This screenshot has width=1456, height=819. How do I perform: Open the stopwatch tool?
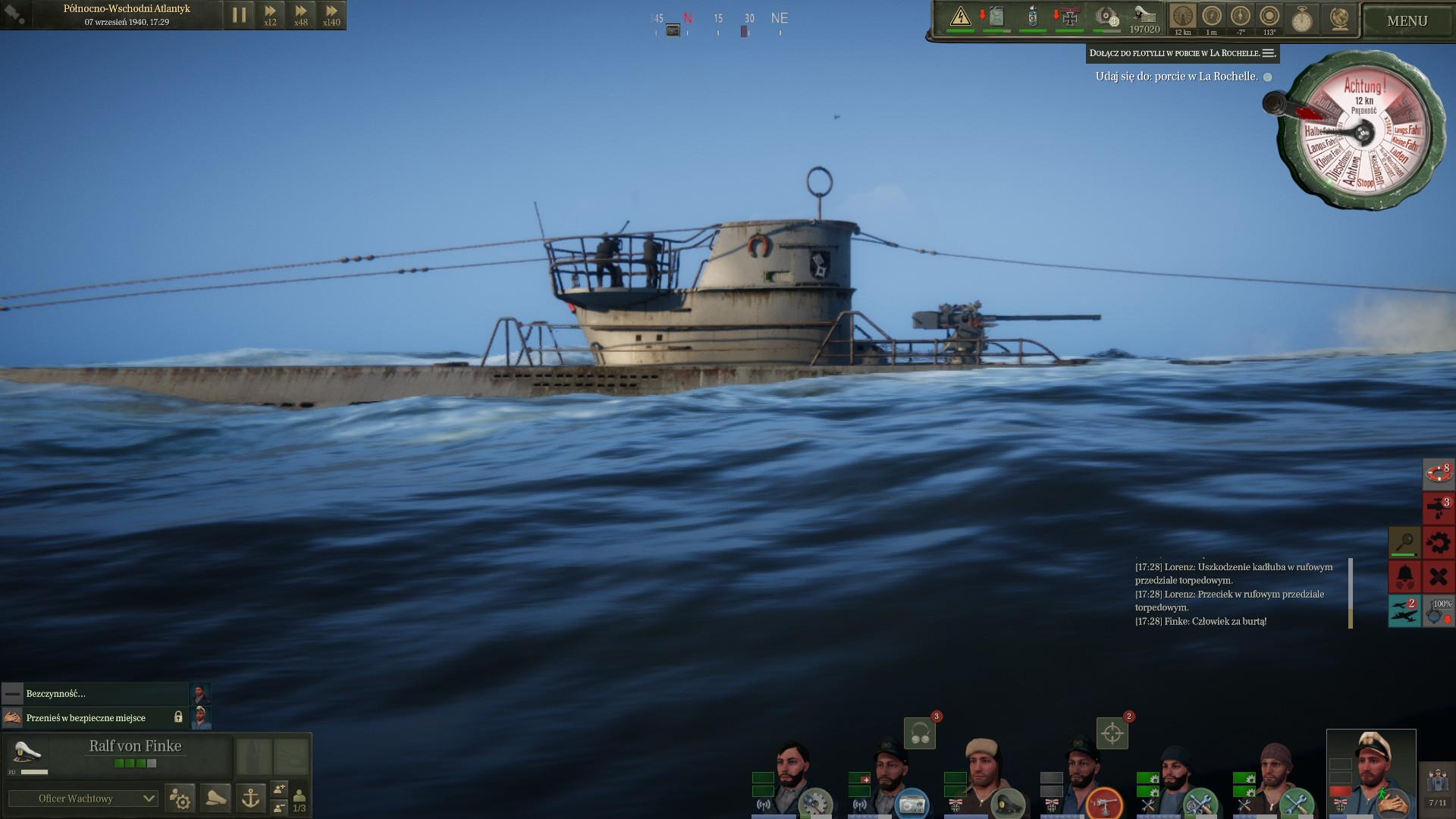[x=1302, y=19]
